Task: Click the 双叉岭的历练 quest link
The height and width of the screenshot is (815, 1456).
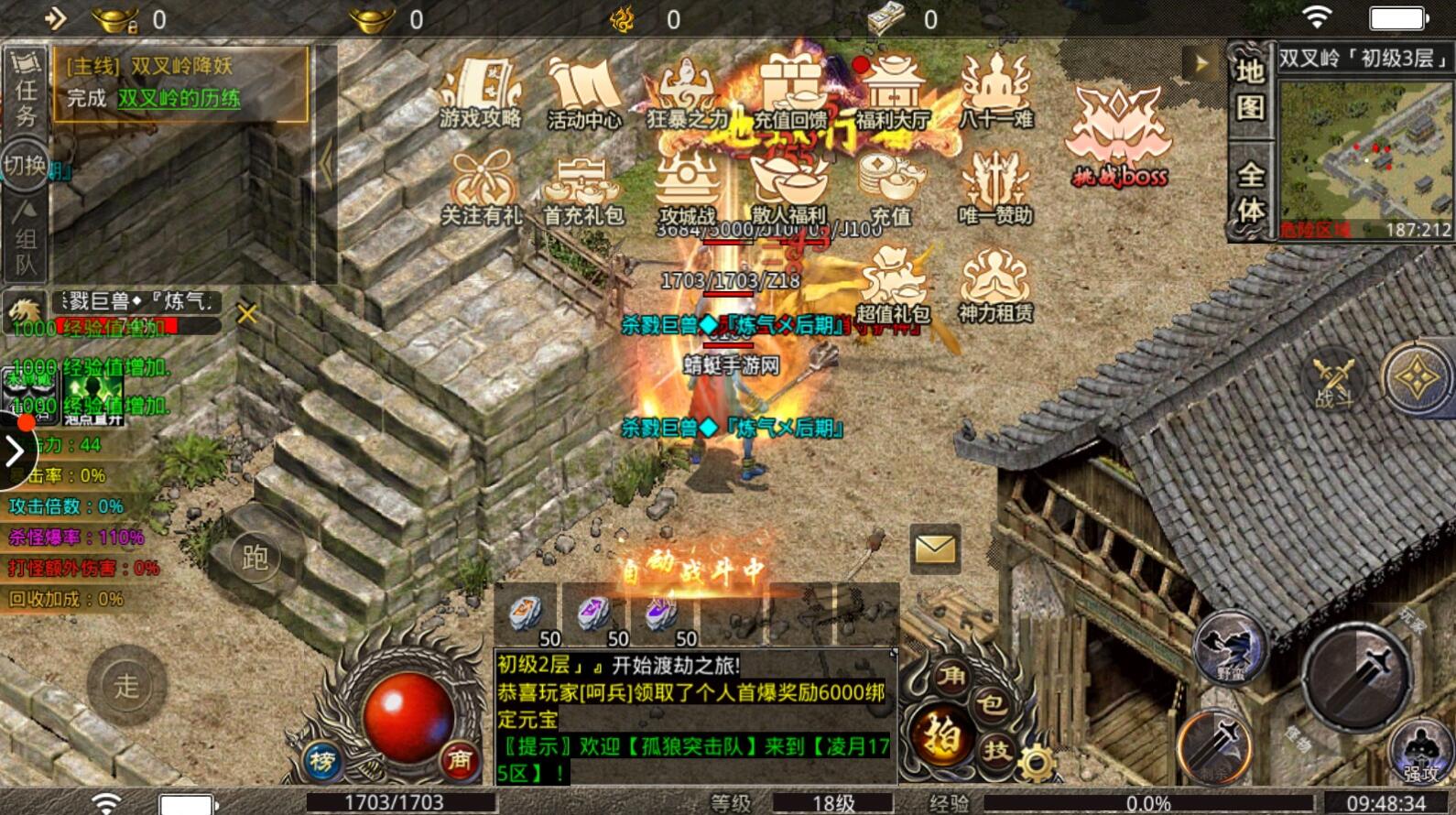Action: tap(179, 98)
